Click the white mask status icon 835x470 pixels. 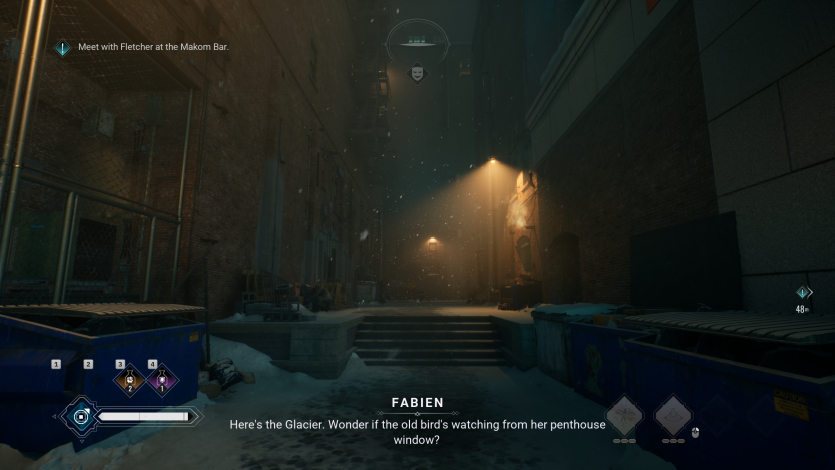417,73
